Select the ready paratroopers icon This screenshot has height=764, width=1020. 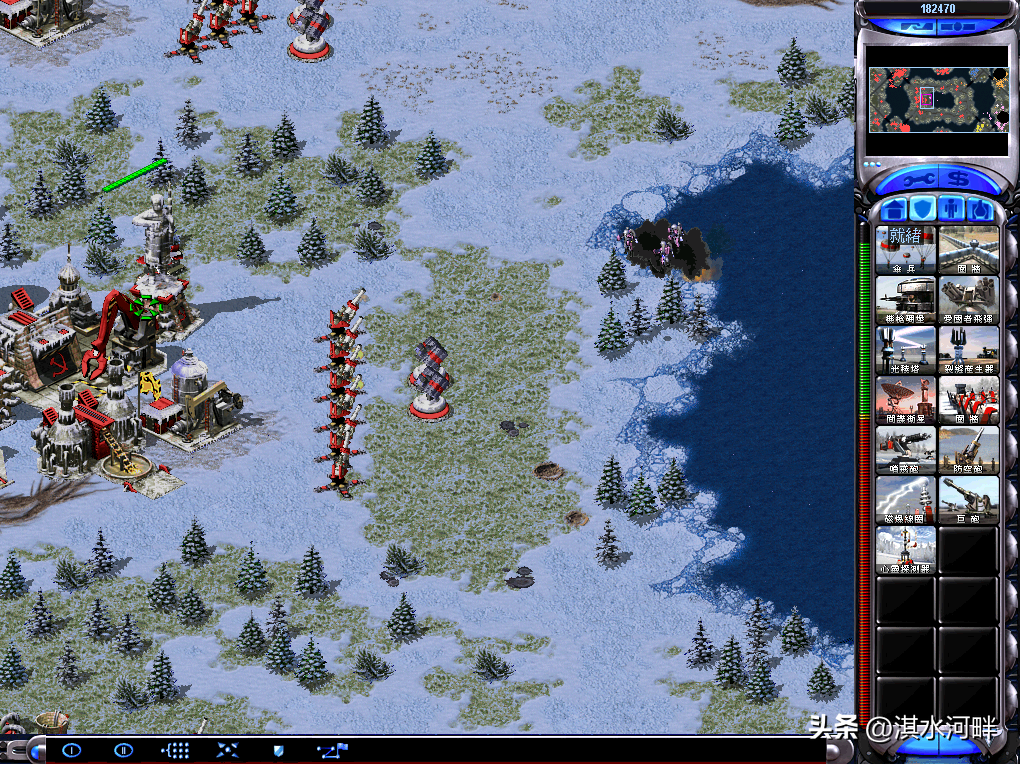click(x=906, y=249)
